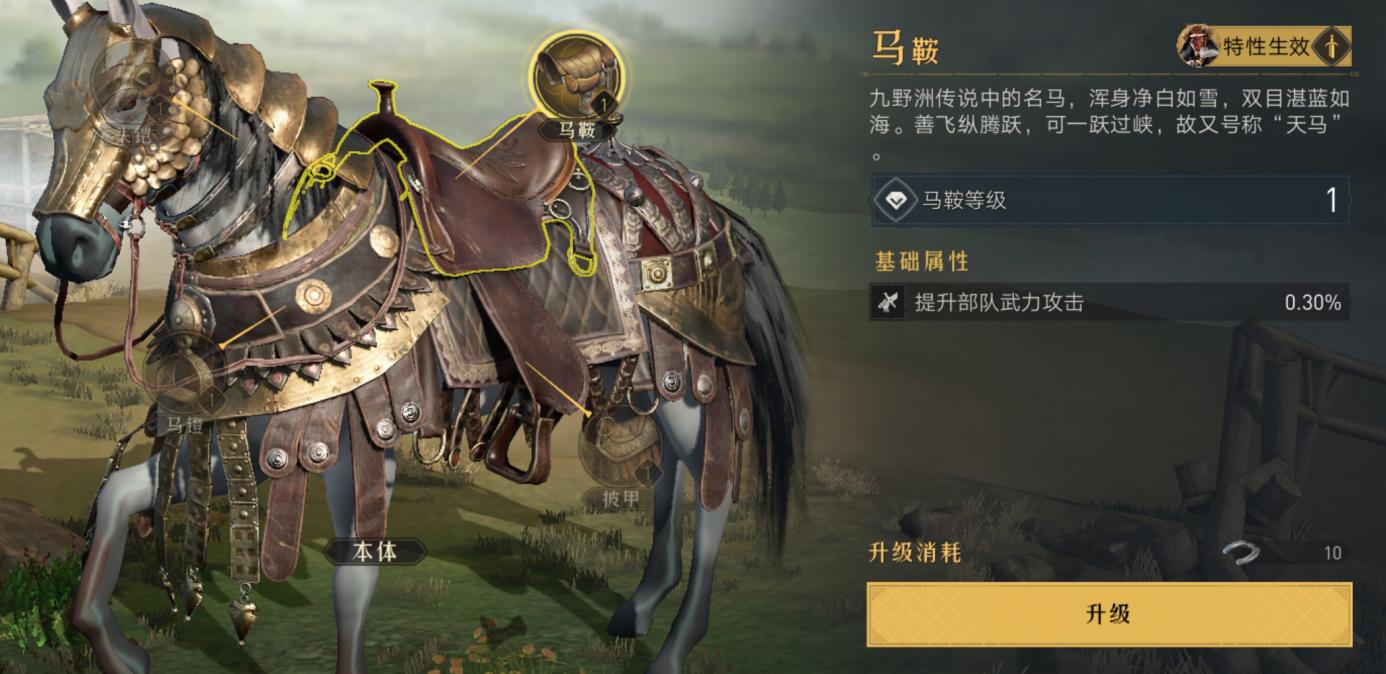Viewport: 1386px width, 674px height.
Task: Switch to the 本体 horse body view
Action: [375, 551]
